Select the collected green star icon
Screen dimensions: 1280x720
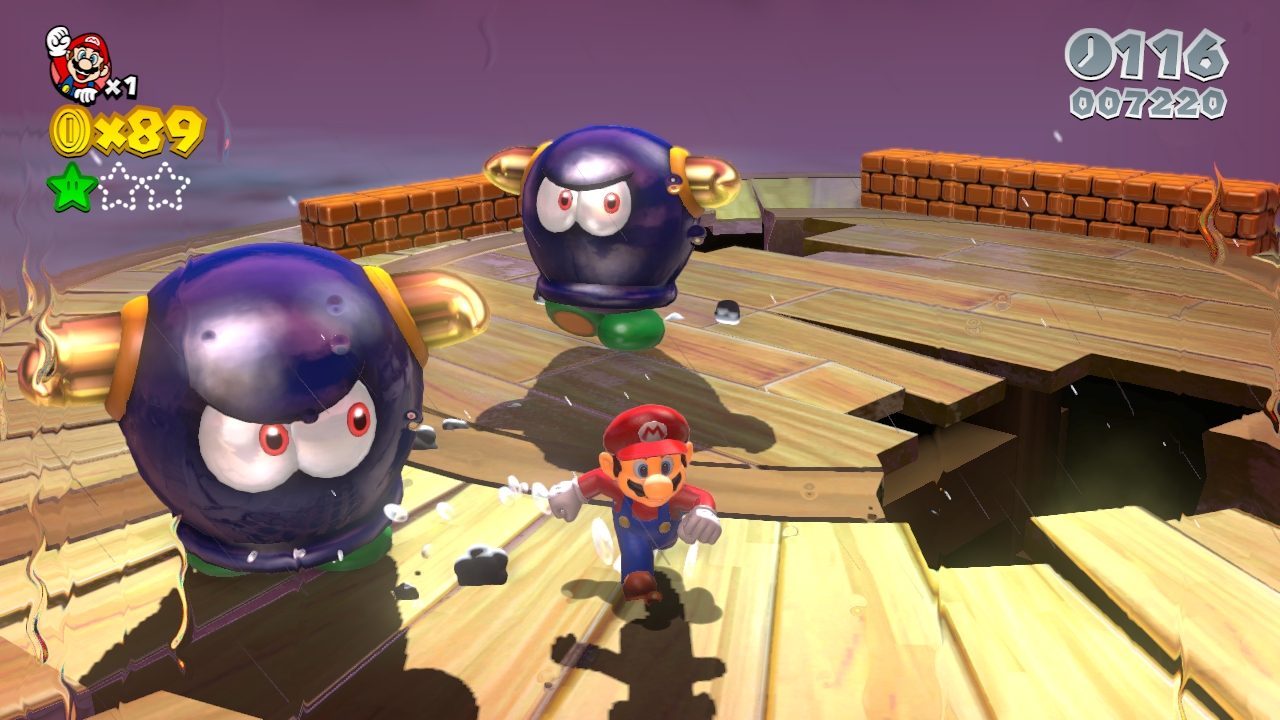tap(72, 187)
